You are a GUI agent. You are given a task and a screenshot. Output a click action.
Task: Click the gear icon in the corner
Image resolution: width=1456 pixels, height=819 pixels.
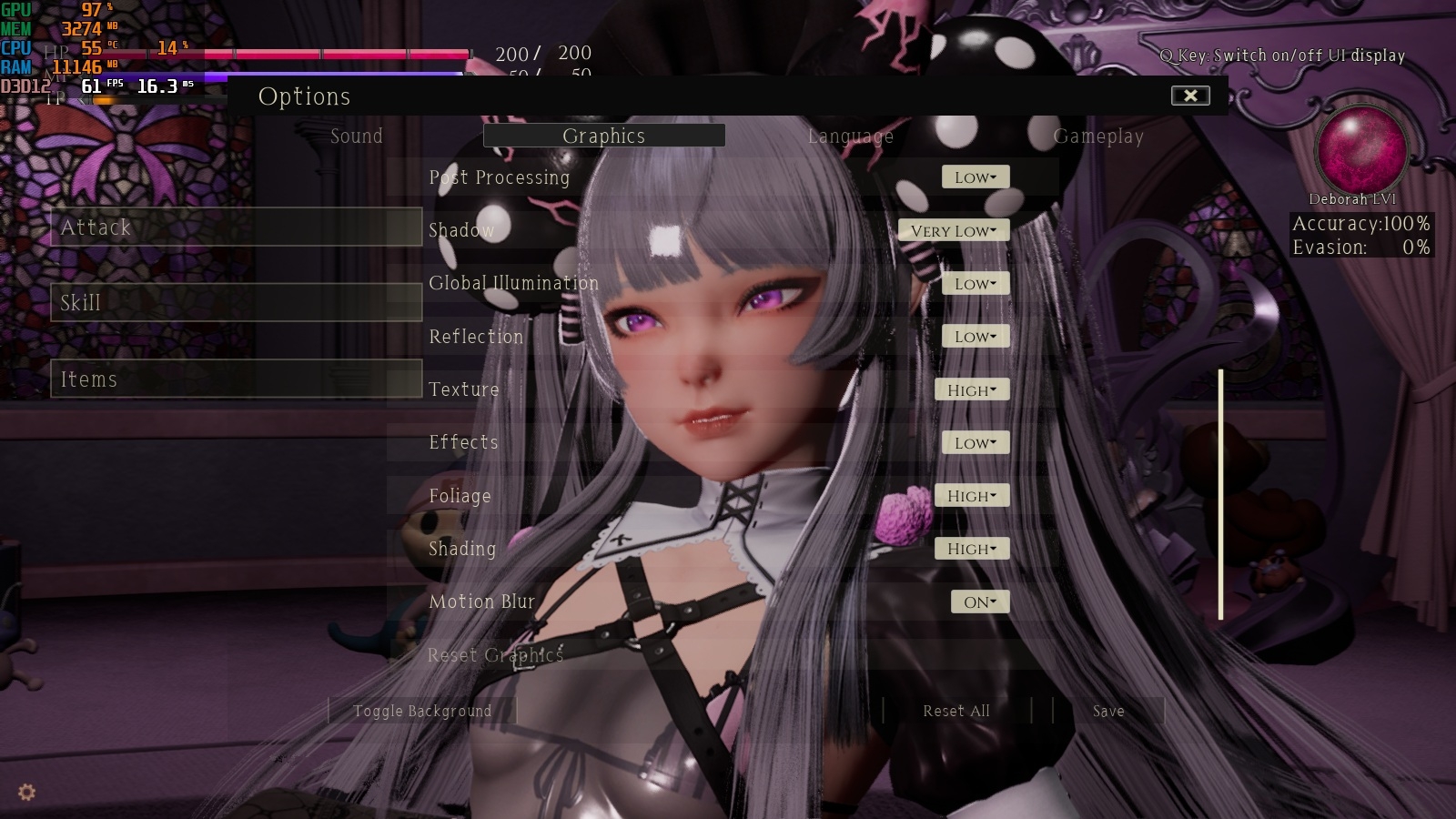point(27,793)
